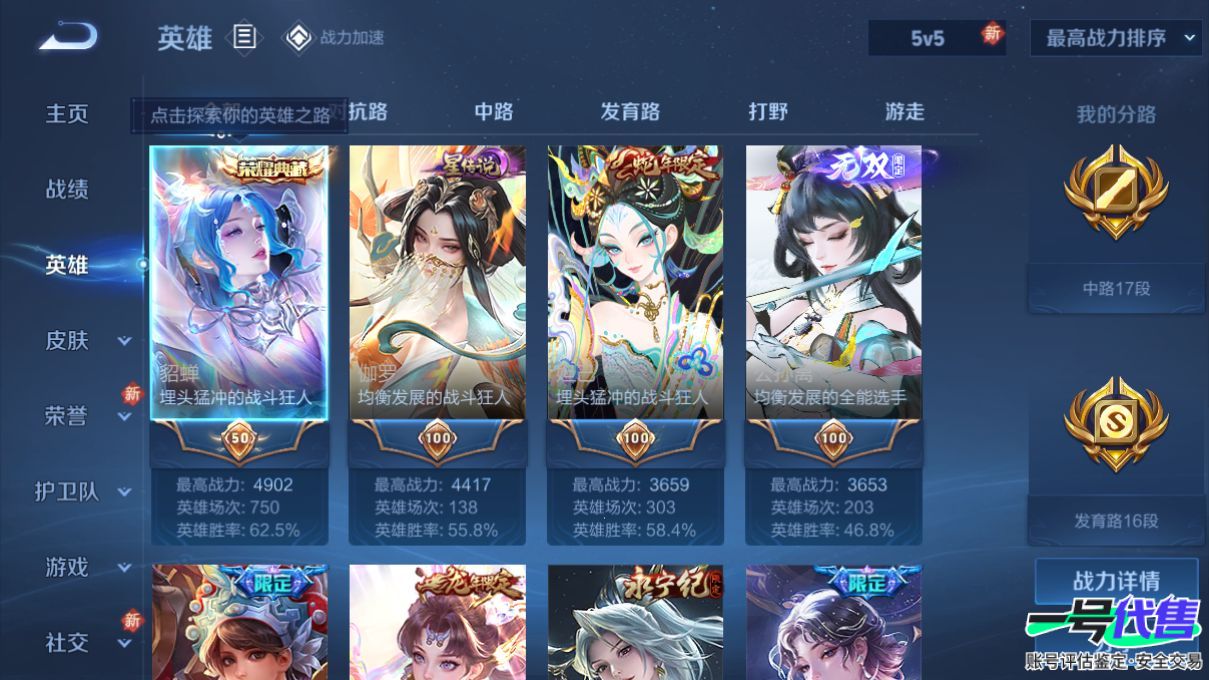Select the 貂蝉 hero card
1209x680 pixels.
(x=239, y=300)
